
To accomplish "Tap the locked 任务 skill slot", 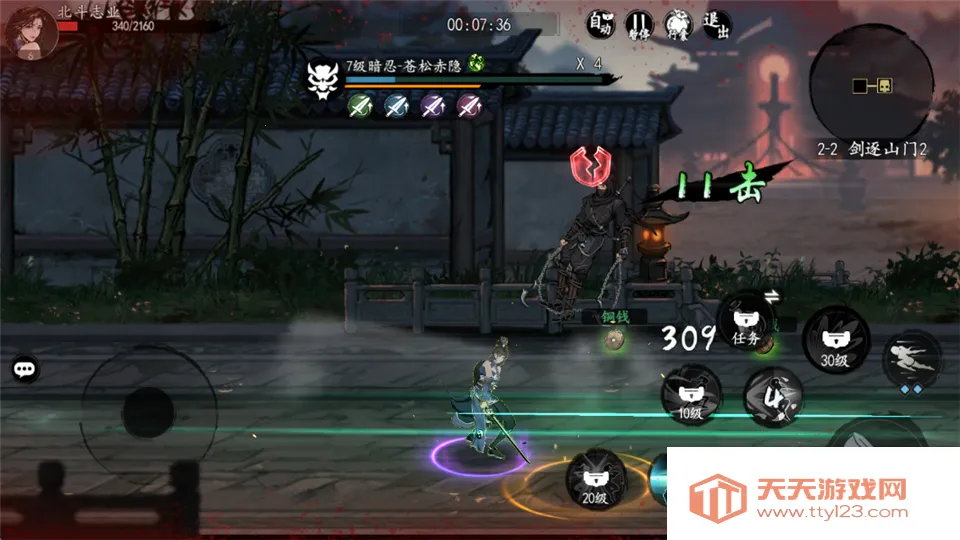I will pyautogui.click(x=746, y=322).
